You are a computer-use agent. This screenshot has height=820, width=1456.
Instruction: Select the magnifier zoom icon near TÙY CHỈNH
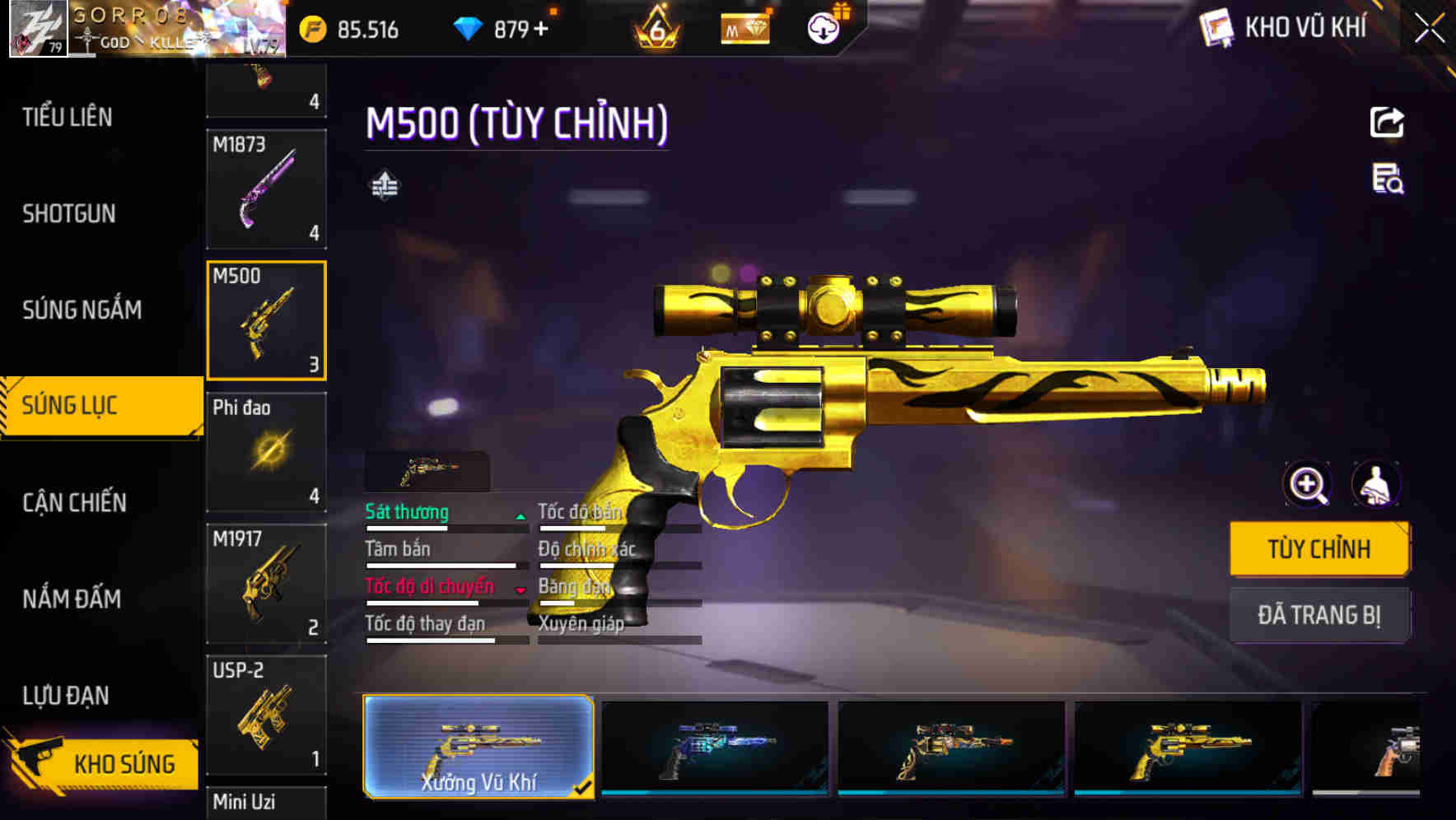click(x=1307, y=484)
